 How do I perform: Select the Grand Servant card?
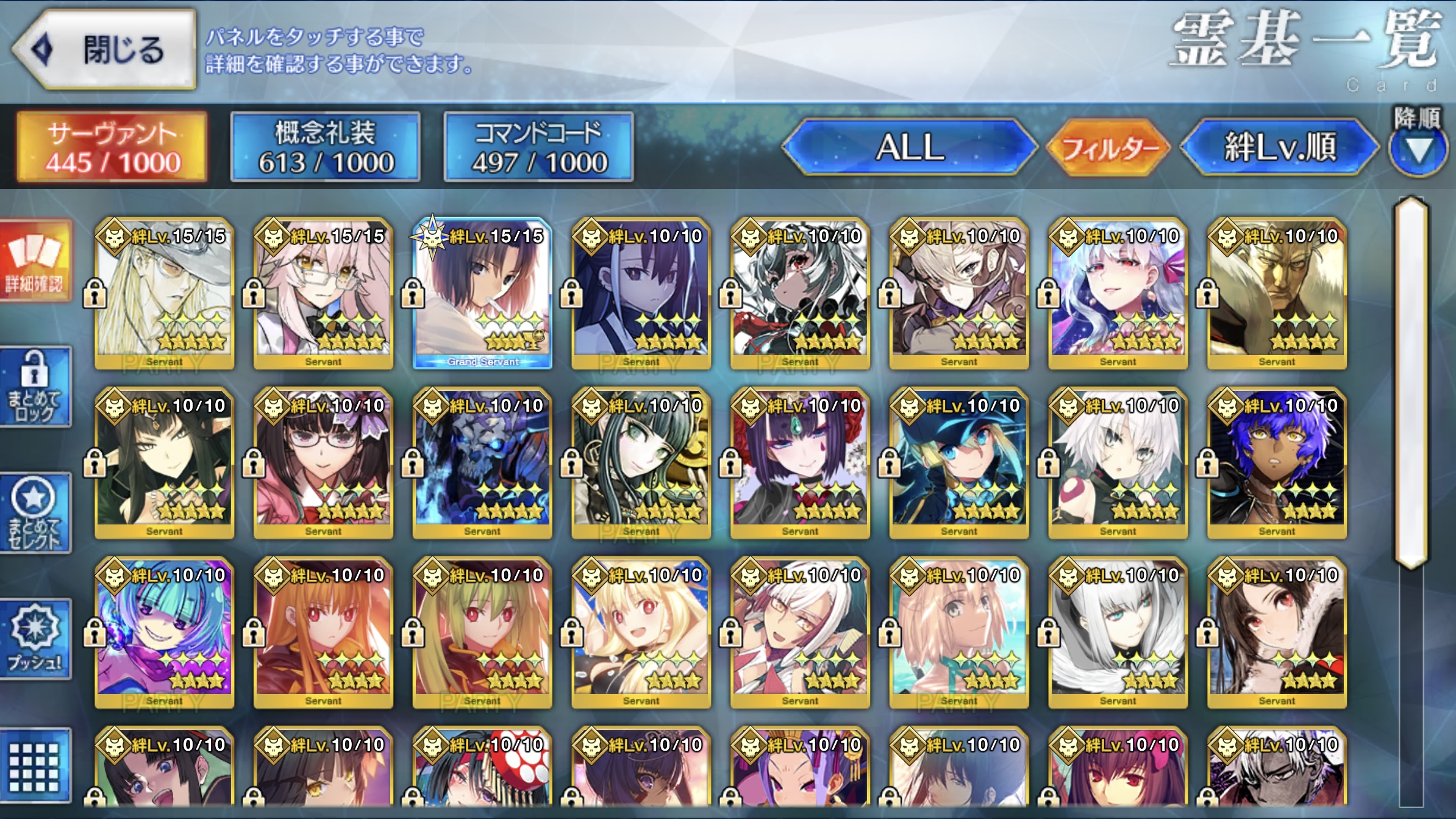(x=482, y=294)
